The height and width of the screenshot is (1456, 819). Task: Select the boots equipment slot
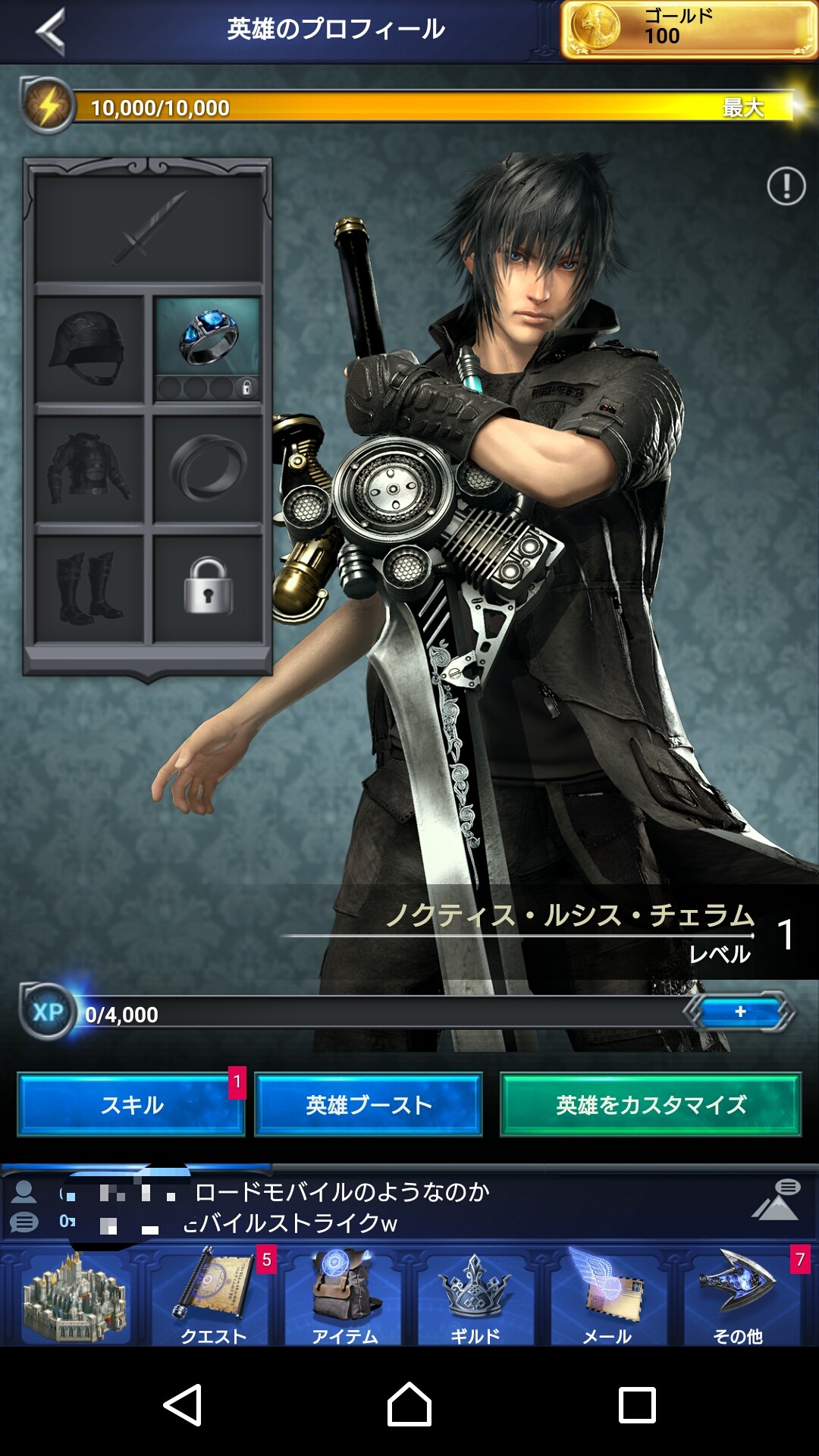[x=89, y=588]
